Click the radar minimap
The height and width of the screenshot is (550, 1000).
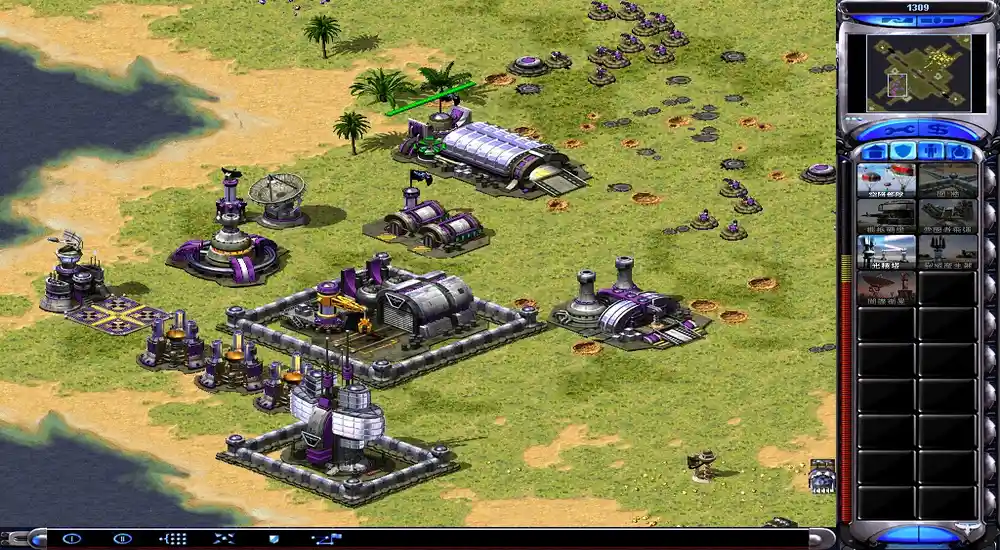[918, 72]
